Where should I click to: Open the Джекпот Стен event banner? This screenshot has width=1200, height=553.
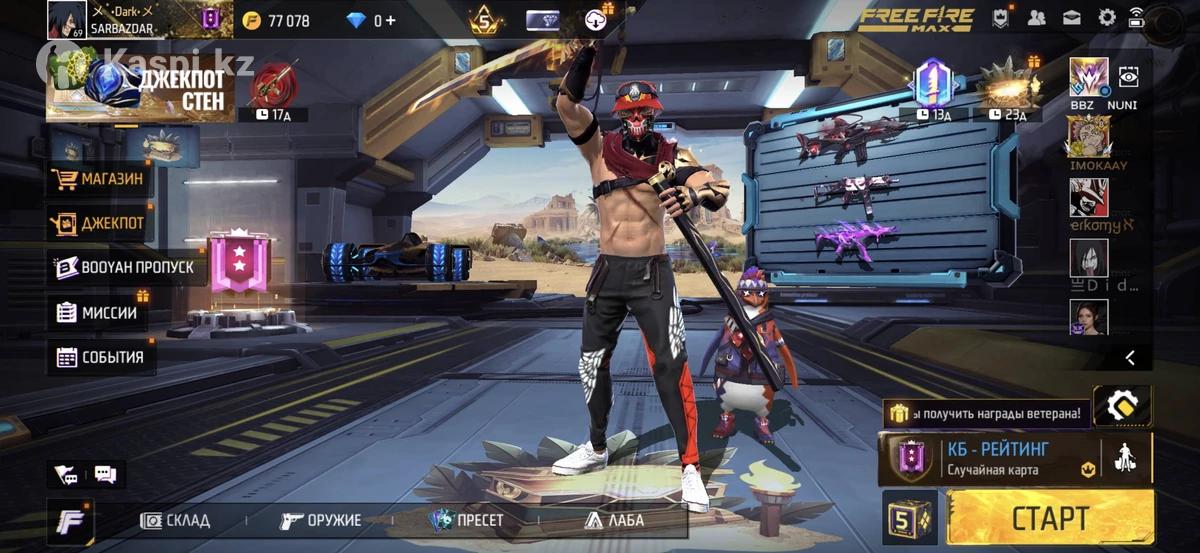coord(140,88)
